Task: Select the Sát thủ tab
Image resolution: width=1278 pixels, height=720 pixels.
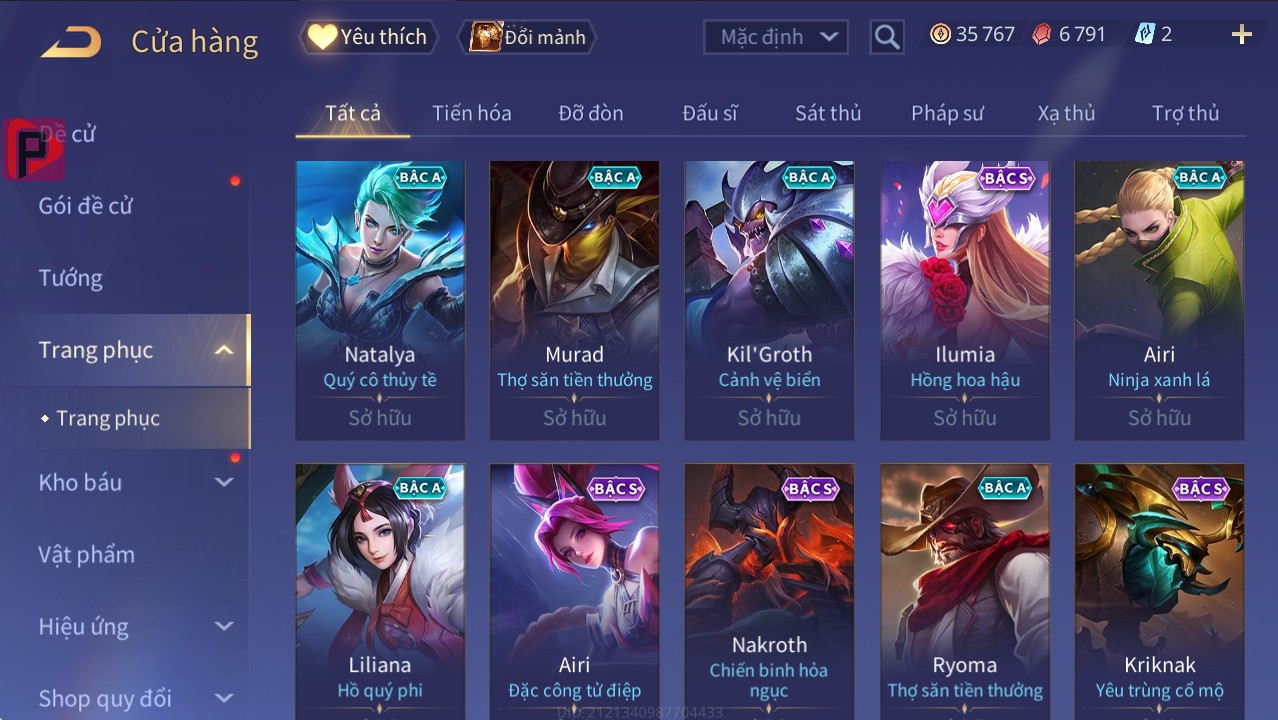Action: pos(828,113)
